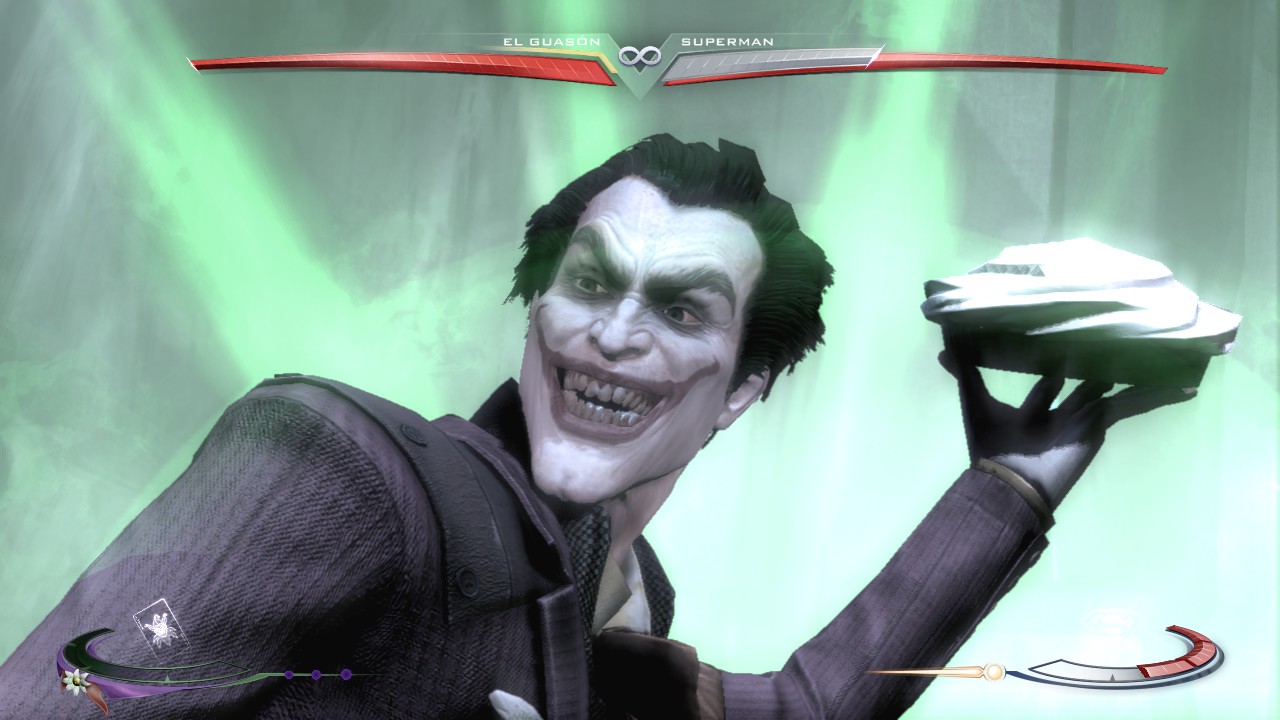Click the green arrow notch under Joker's meter

(167, 678)
